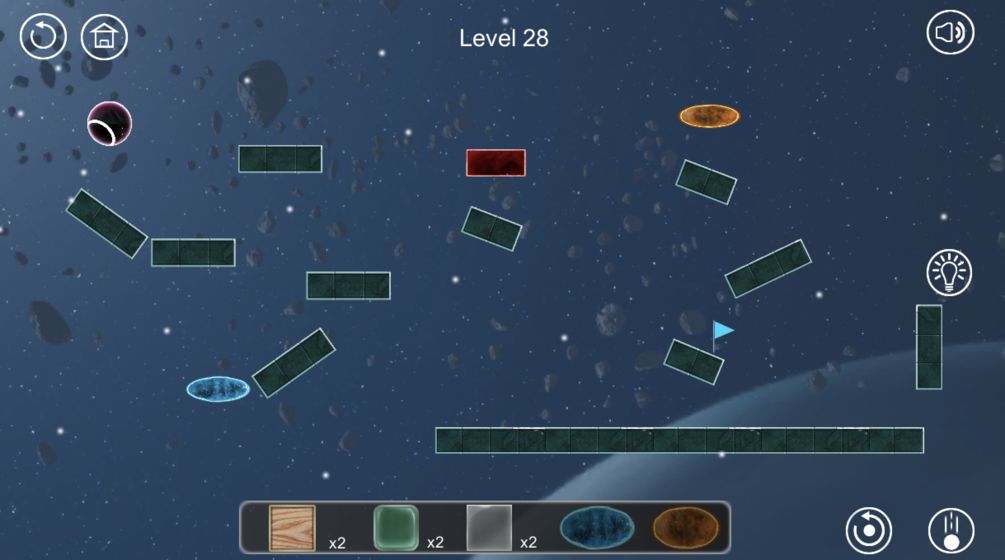Choose the green glass block item
1005x560 pixels.
pyautogui.click(x=395, y=527)
